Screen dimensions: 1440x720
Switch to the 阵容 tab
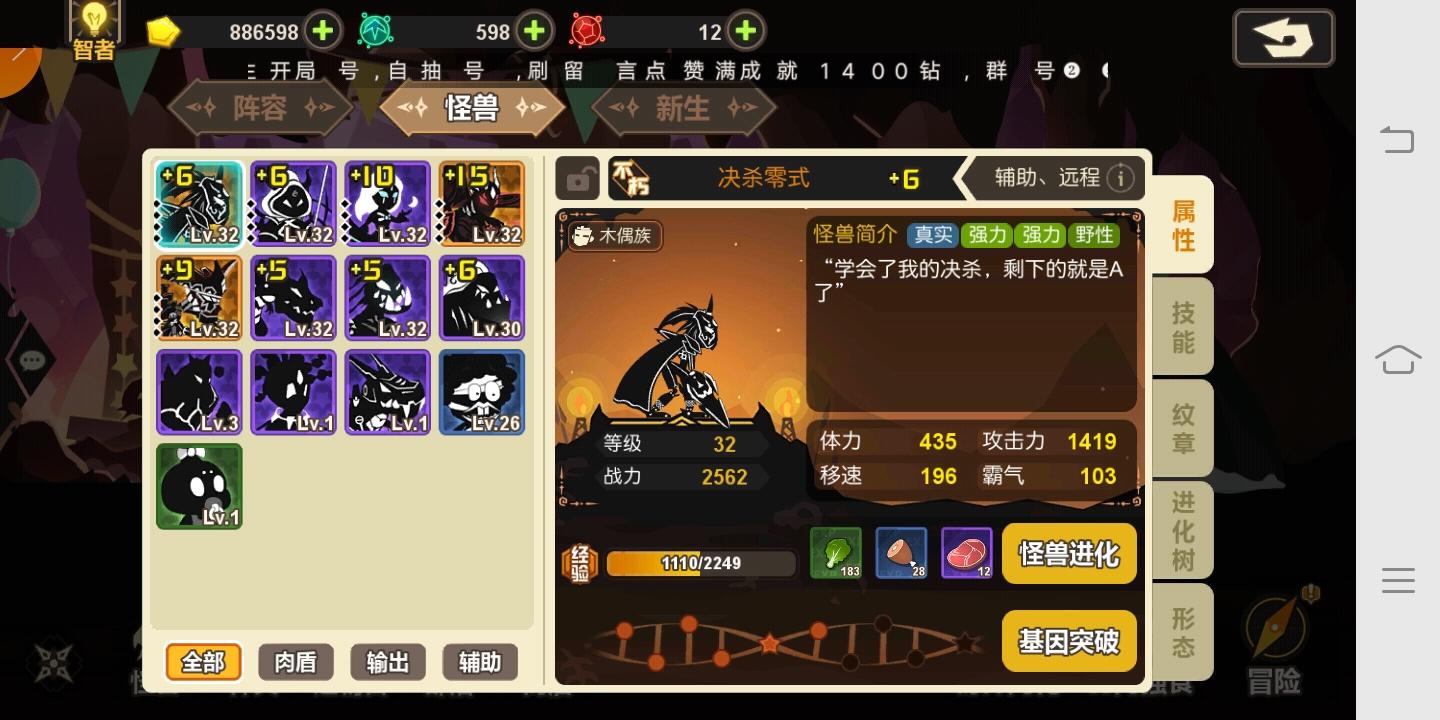259,107
